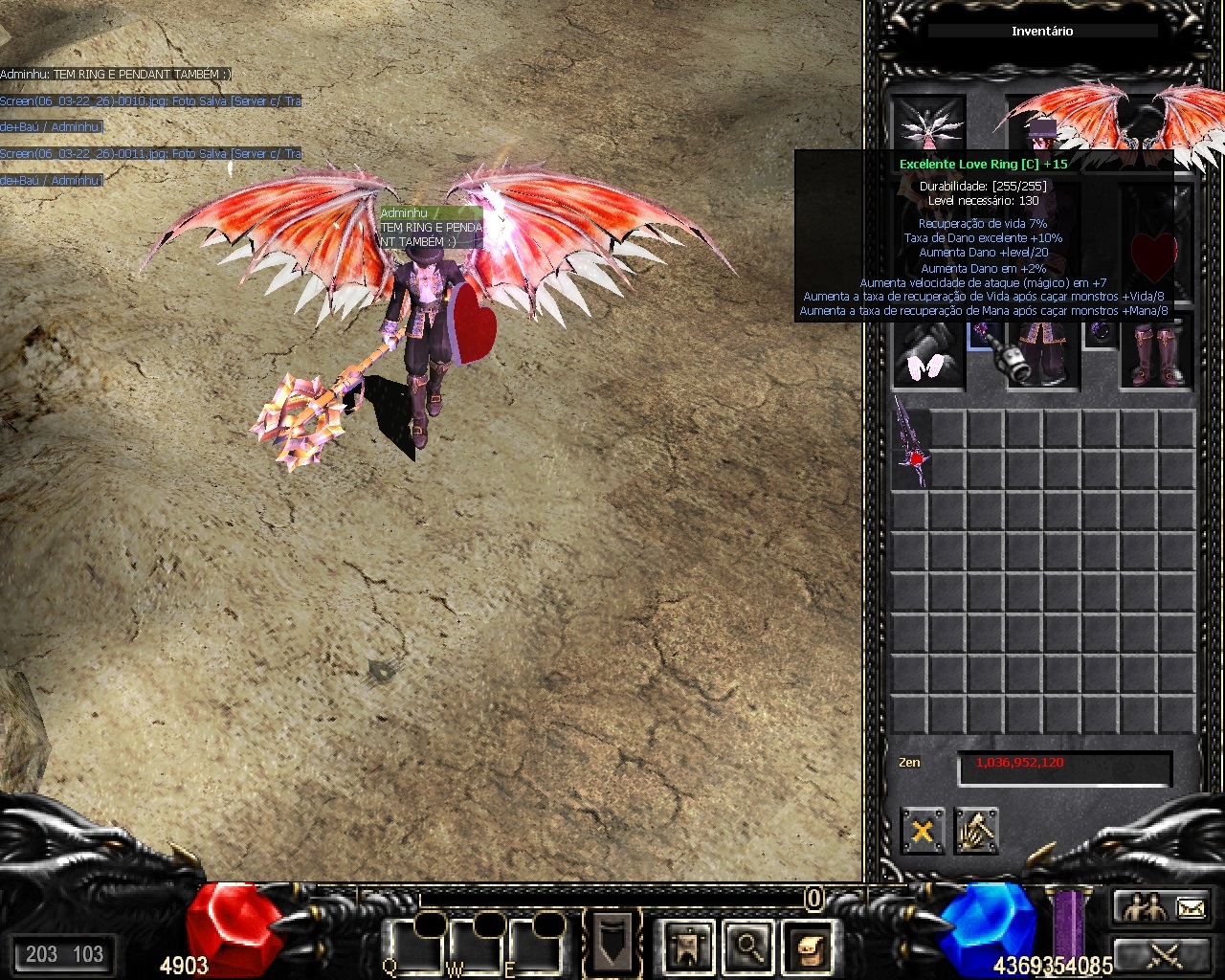Viewport: 1225px width, 980px height.
Task: Select the equipped purple pants slot
Action: pos(1043,356)
